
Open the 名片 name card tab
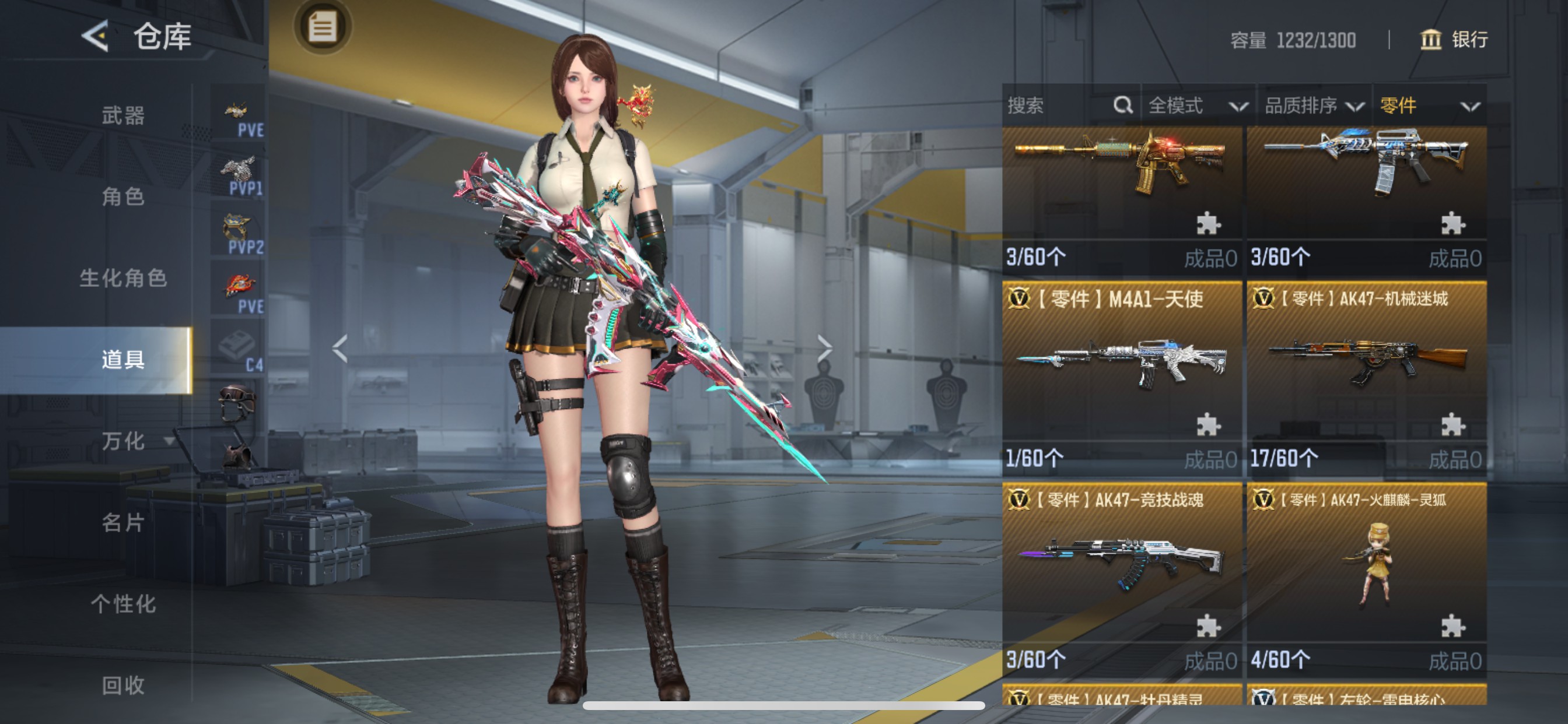123,522
